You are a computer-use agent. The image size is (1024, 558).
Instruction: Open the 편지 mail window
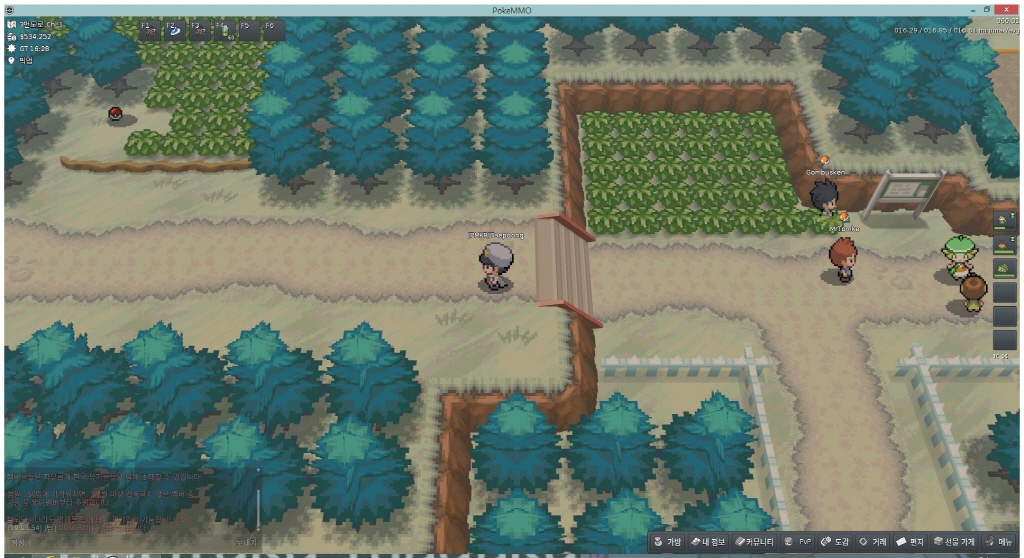(910, 542)
